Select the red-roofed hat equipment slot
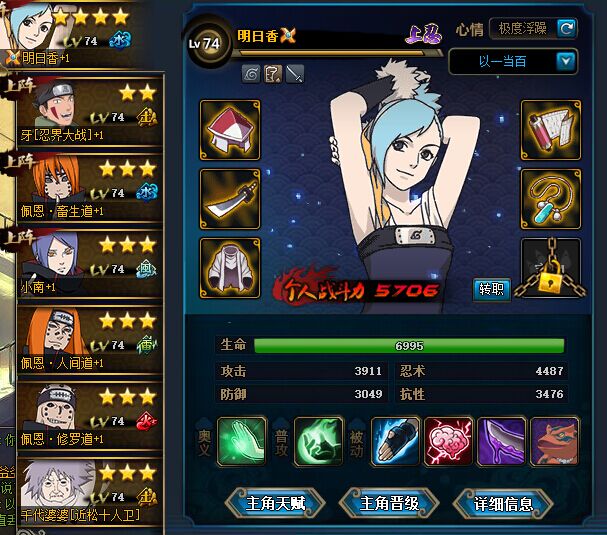 click(x=230, y=129)
